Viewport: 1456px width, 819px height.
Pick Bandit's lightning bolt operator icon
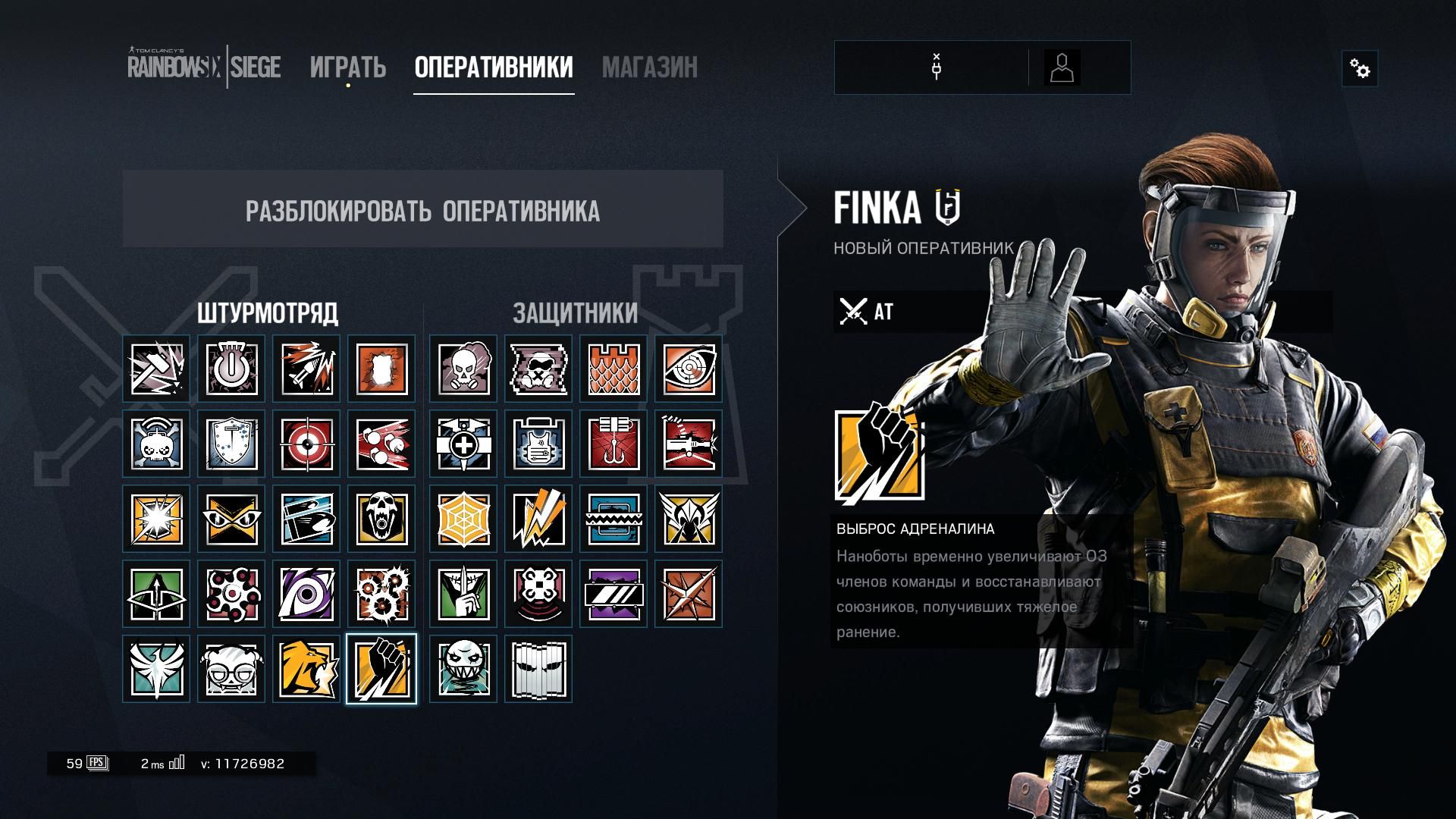[538, 519]
